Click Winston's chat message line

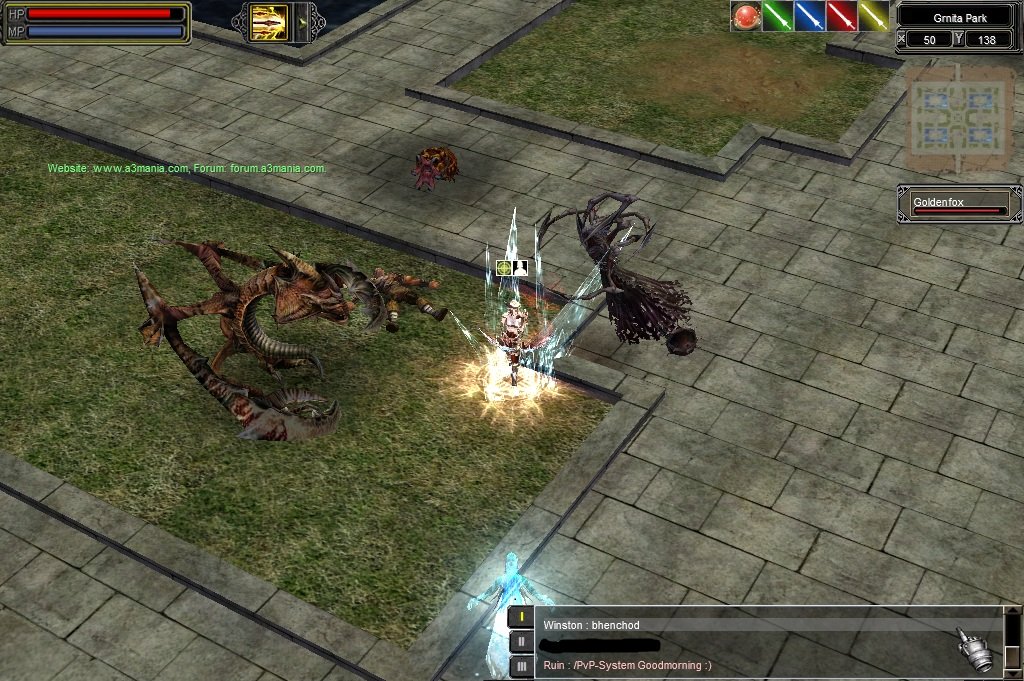coord(591,626)
